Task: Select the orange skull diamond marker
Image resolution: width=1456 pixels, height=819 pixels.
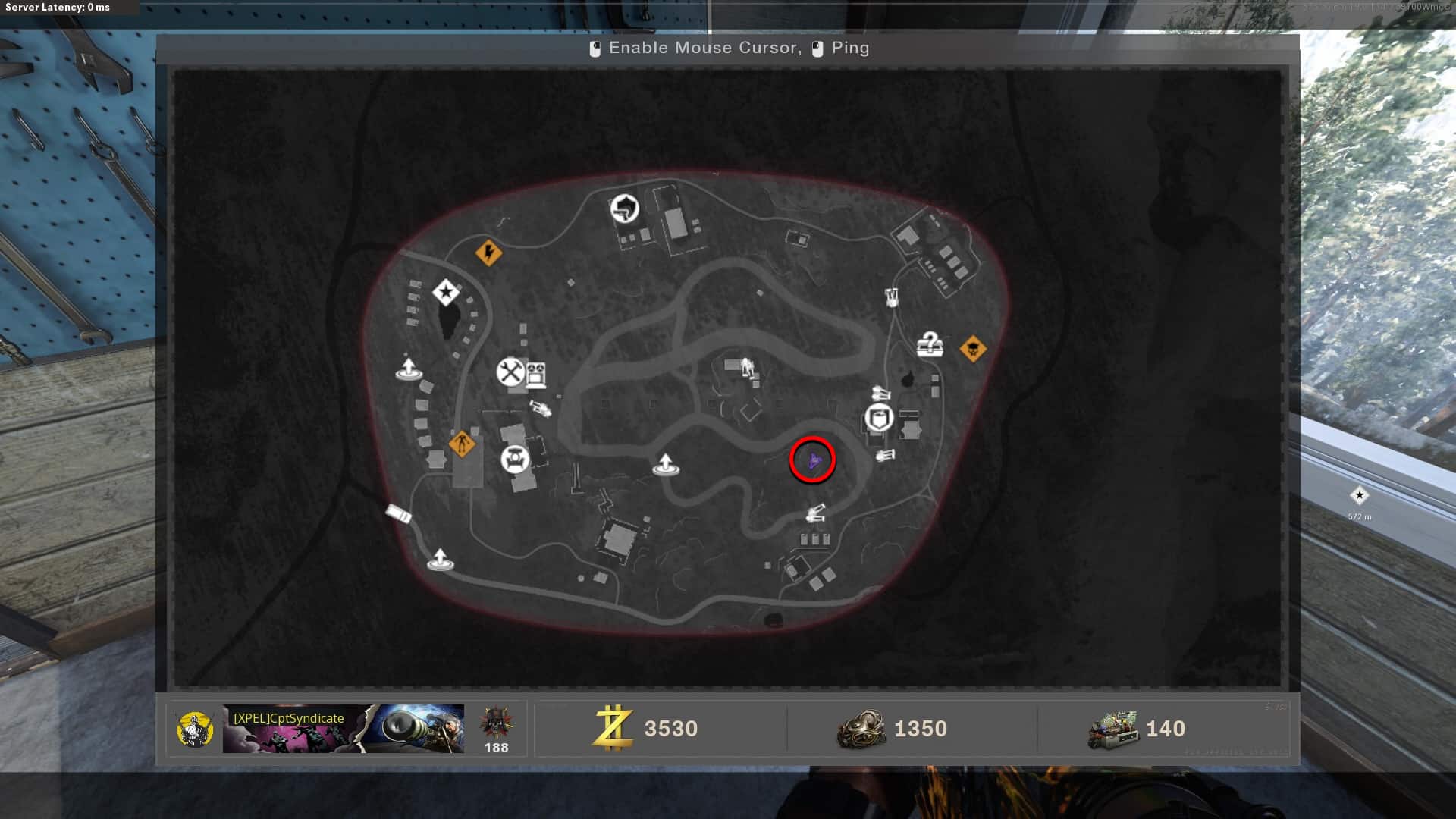Action: pyautogui.click(x=973, y=349)
